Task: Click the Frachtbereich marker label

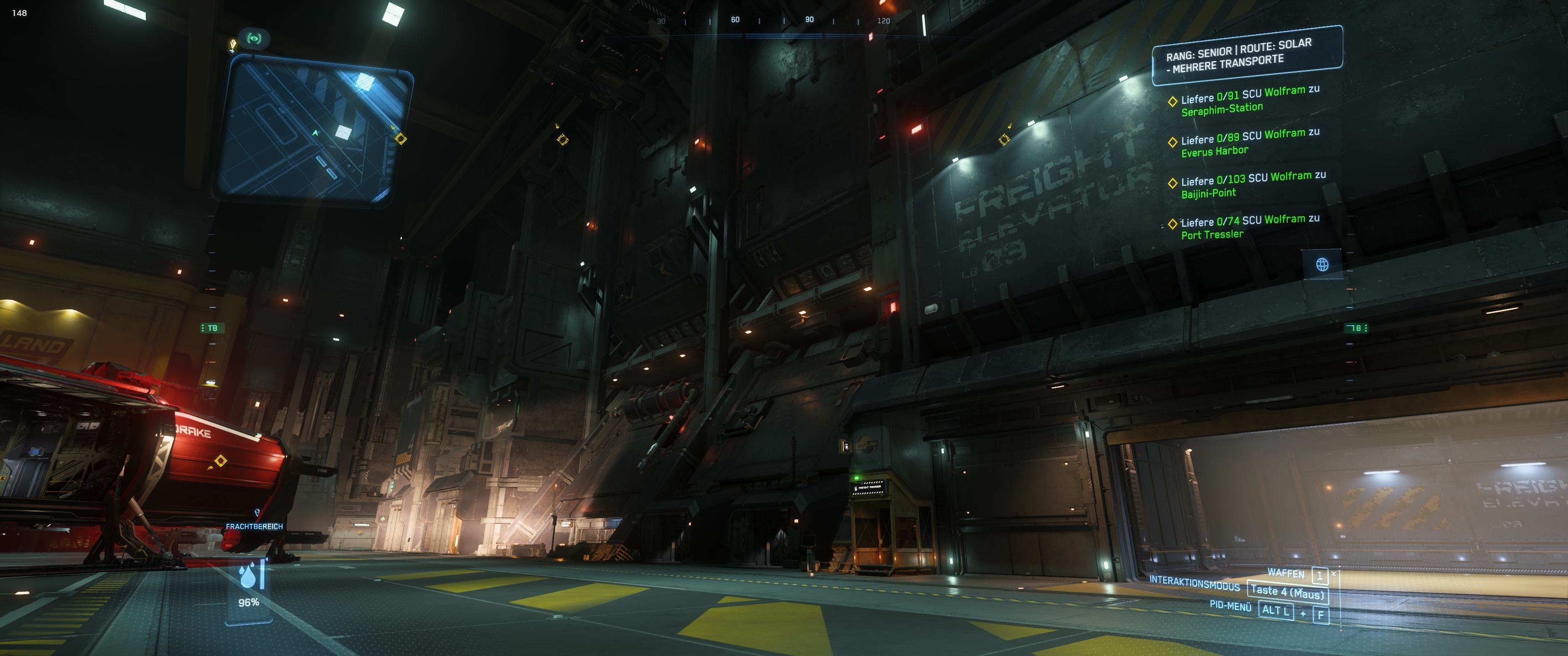Action: click(254, 526)
